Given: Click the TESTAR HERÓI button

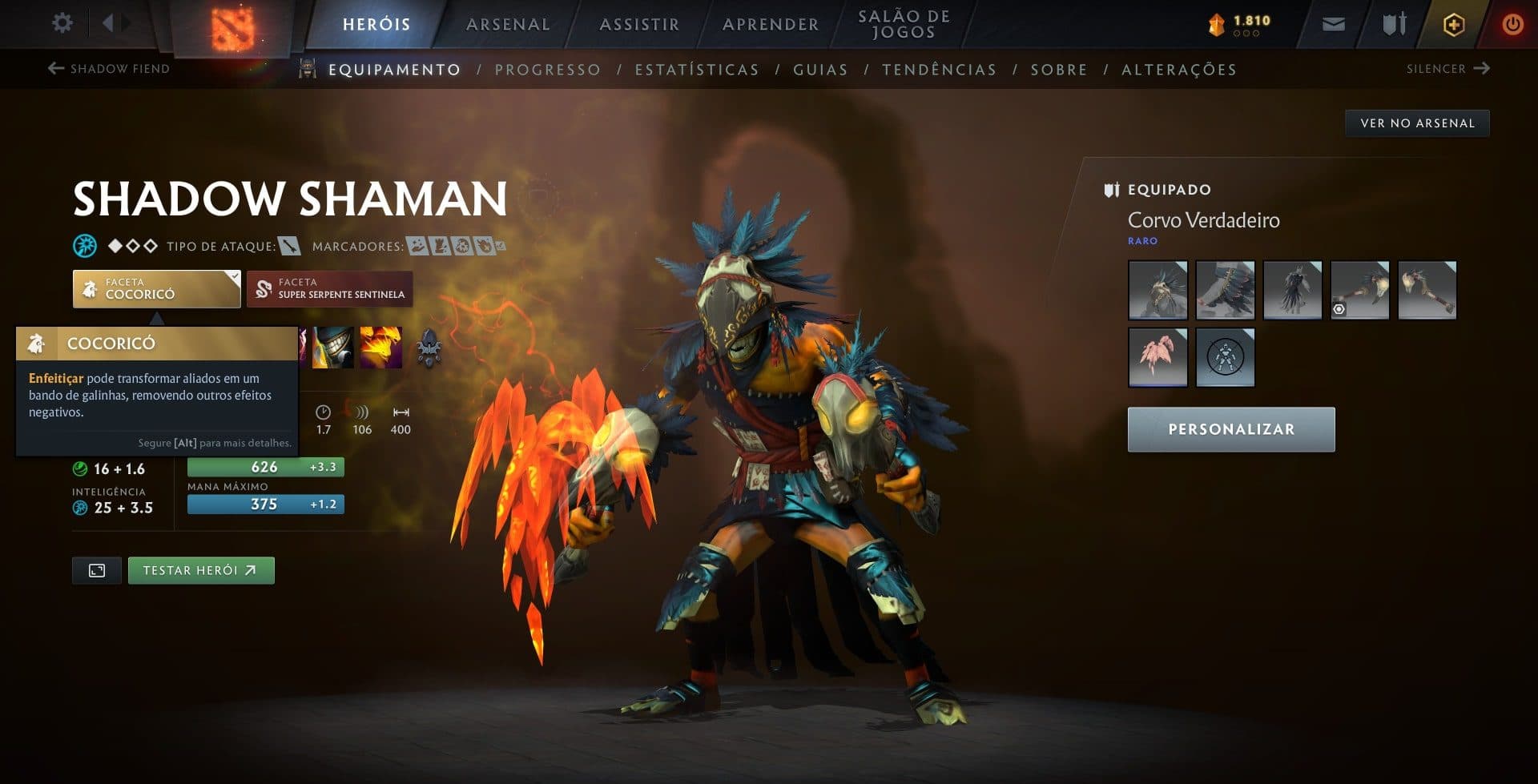Looking at the screenshot, I should pos(201,569).
